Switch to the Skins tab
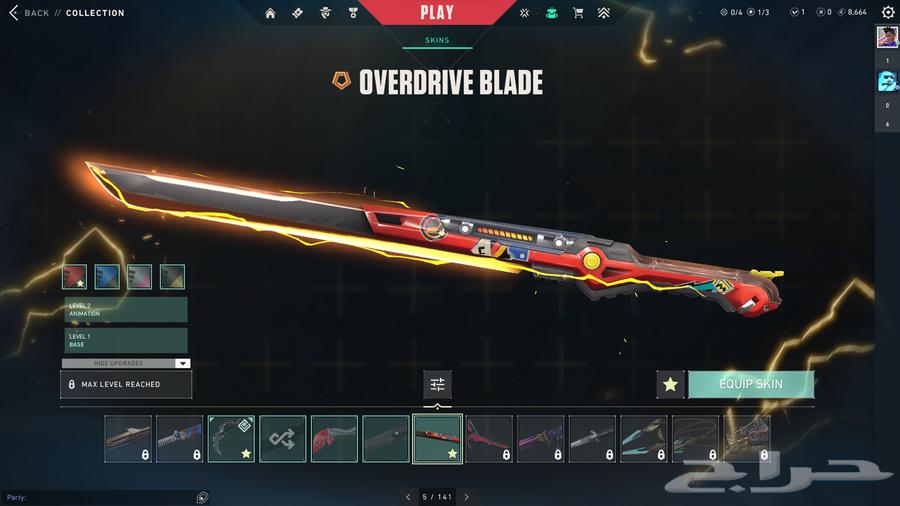 (x=437, y=41)
